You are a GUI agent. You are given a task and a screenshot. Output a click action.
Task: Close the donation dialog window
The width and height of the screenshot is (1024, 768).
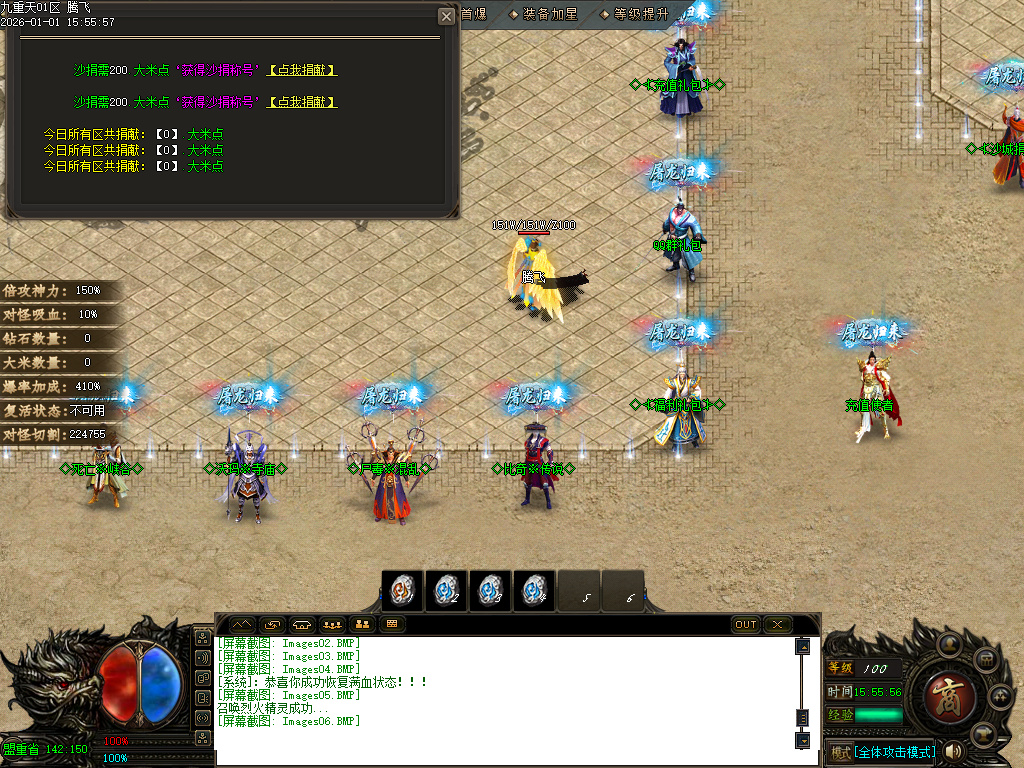[446, 16]
